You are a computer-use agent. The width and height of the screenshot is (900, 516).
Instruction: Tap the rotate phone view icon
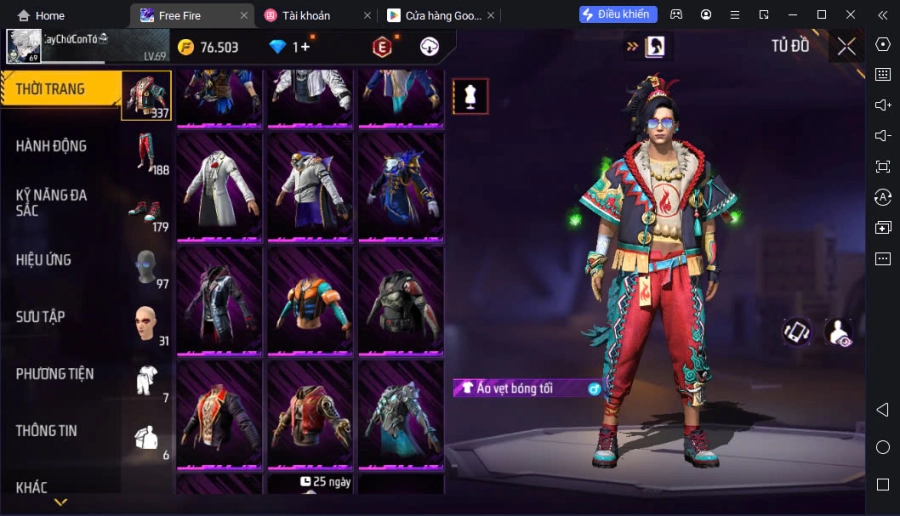point(796,332)
